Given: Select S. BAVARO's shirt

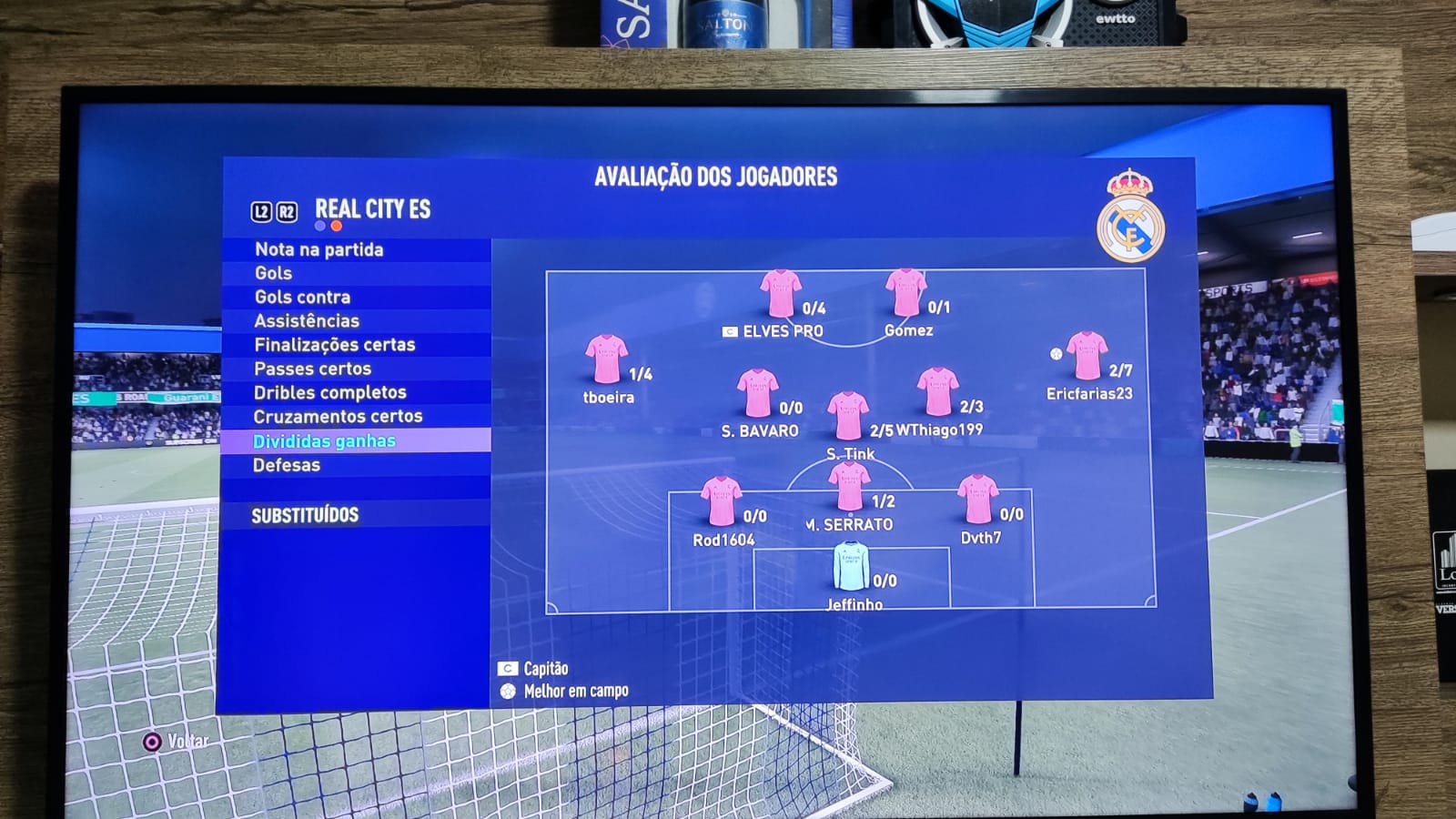Looking at the screenshot, I should pos(757,393).
